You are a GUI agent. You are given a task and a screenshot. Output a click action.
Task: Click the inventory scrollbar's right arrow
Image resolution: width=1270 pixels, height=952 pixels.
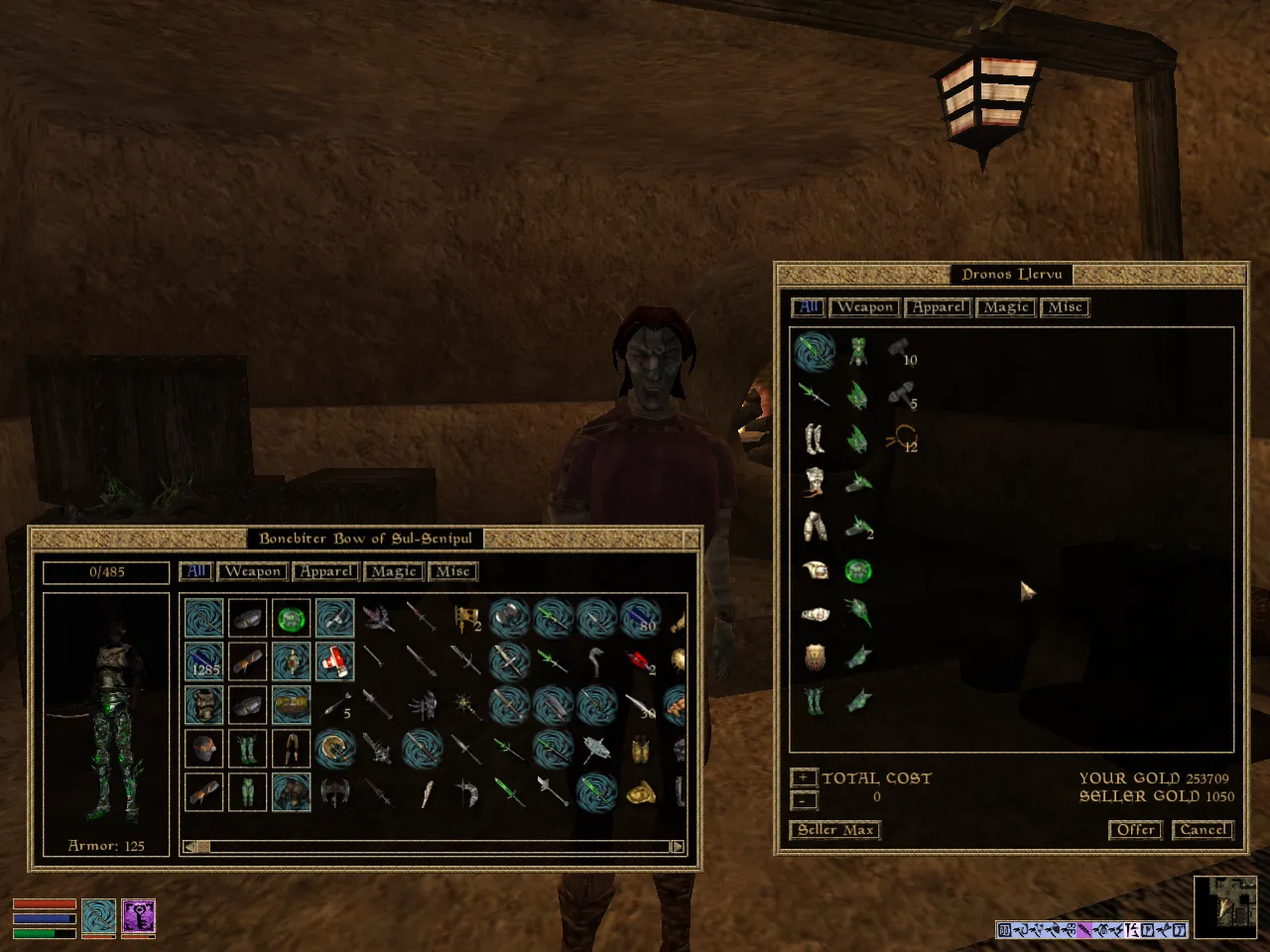[677, 847]
